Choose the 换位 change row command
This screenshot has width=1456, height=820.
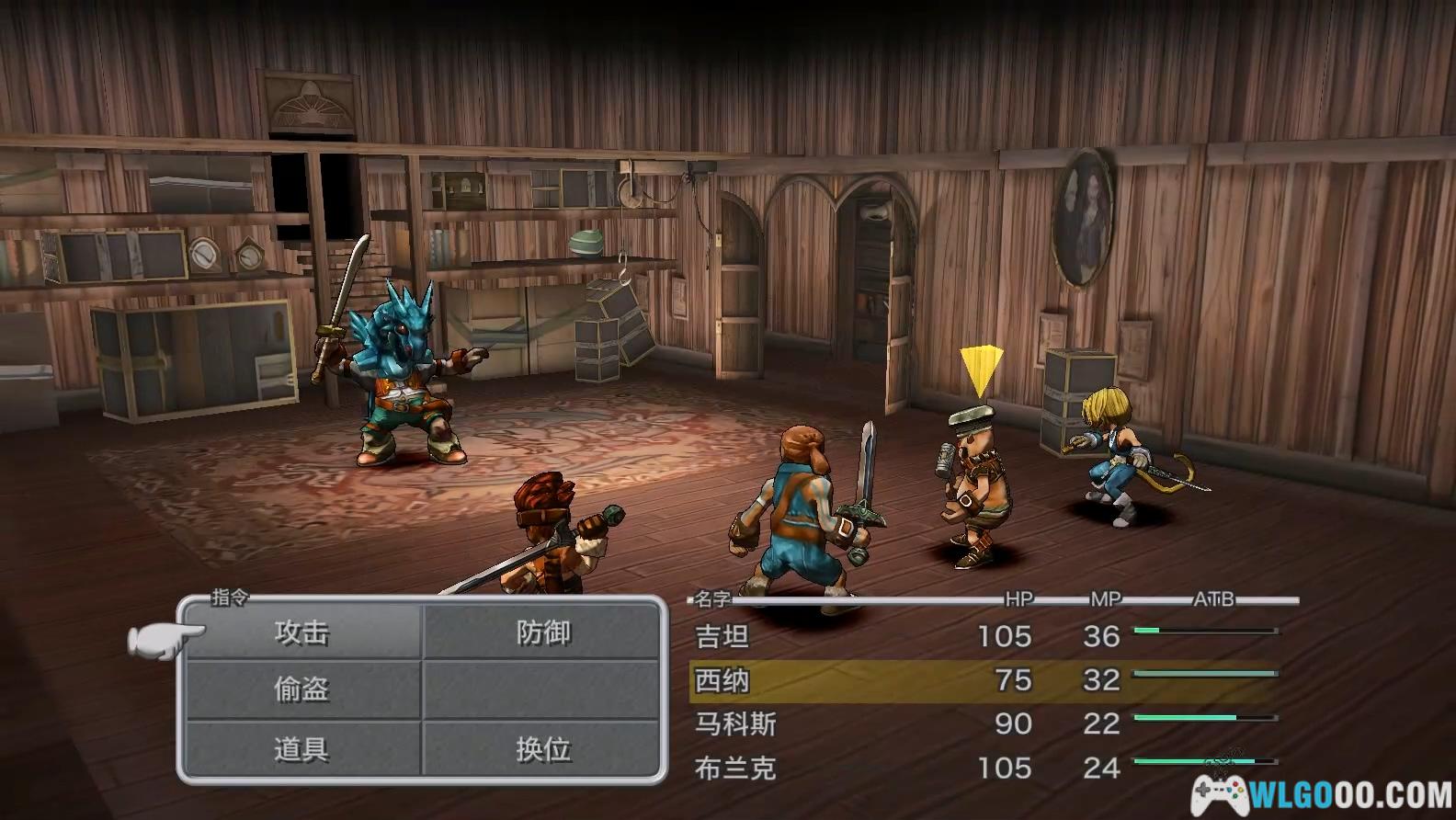click(543, 749)
